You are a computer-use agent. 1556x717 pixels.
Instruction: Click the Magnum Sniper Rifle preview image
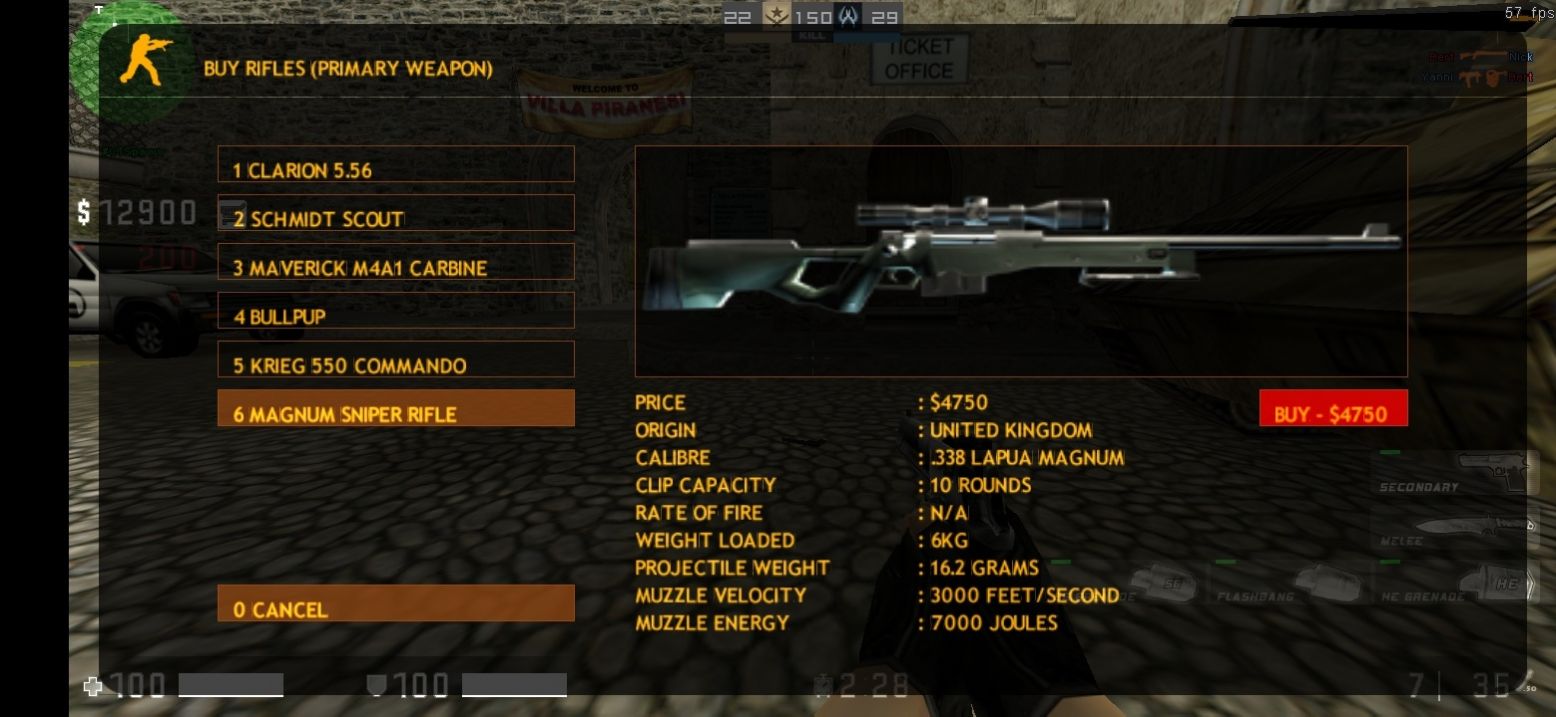[1020, 261]
